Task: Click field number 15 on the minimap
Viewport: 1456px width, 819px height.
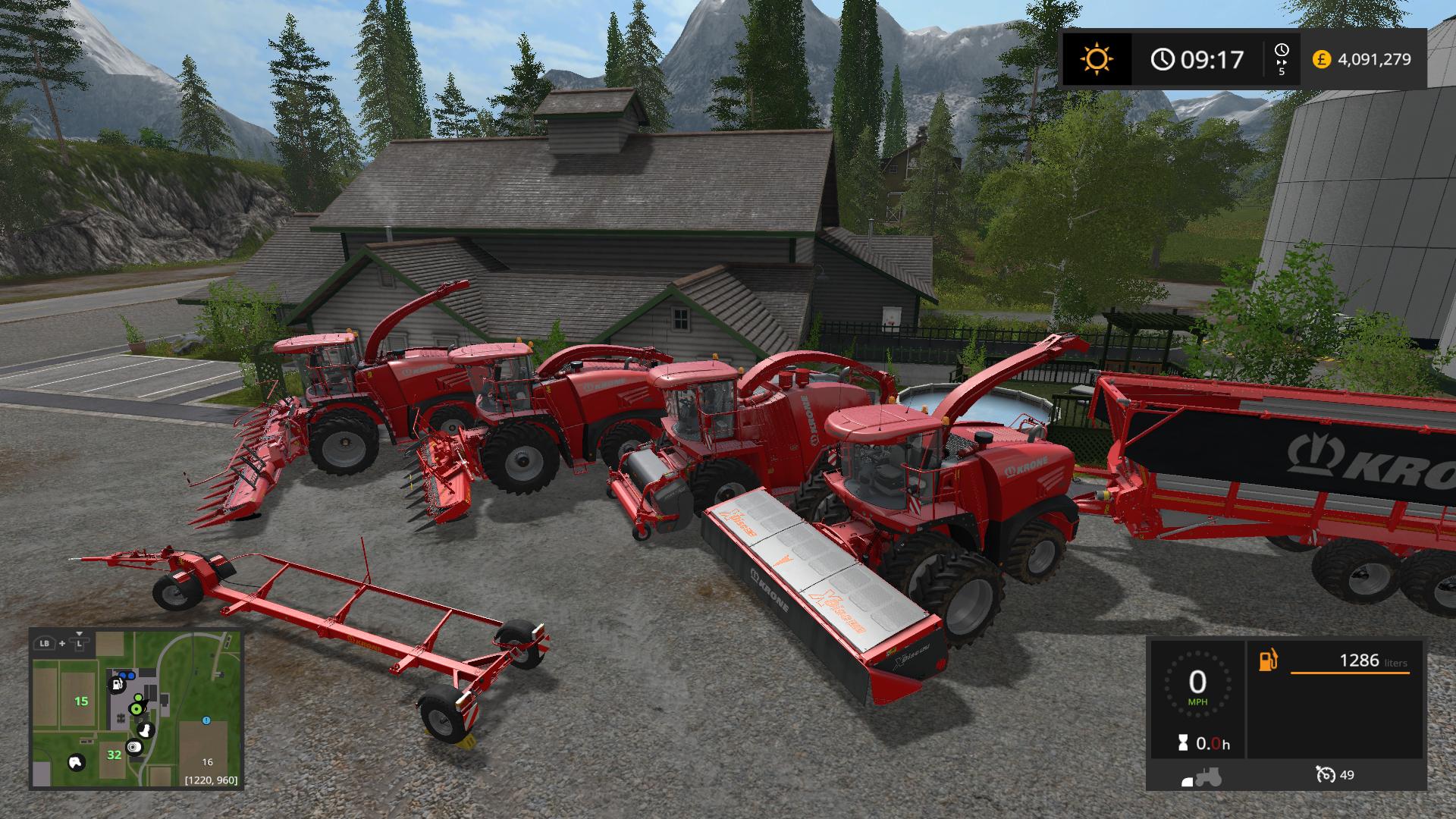Action: (81, 701)
